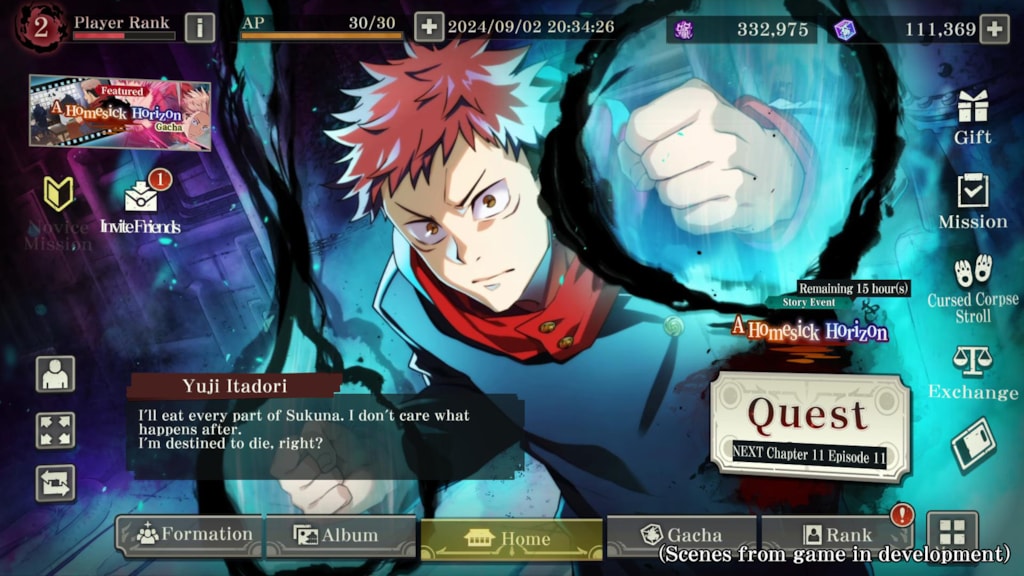View the Mission checklist
1024x576 pixels.
(972, 200)
